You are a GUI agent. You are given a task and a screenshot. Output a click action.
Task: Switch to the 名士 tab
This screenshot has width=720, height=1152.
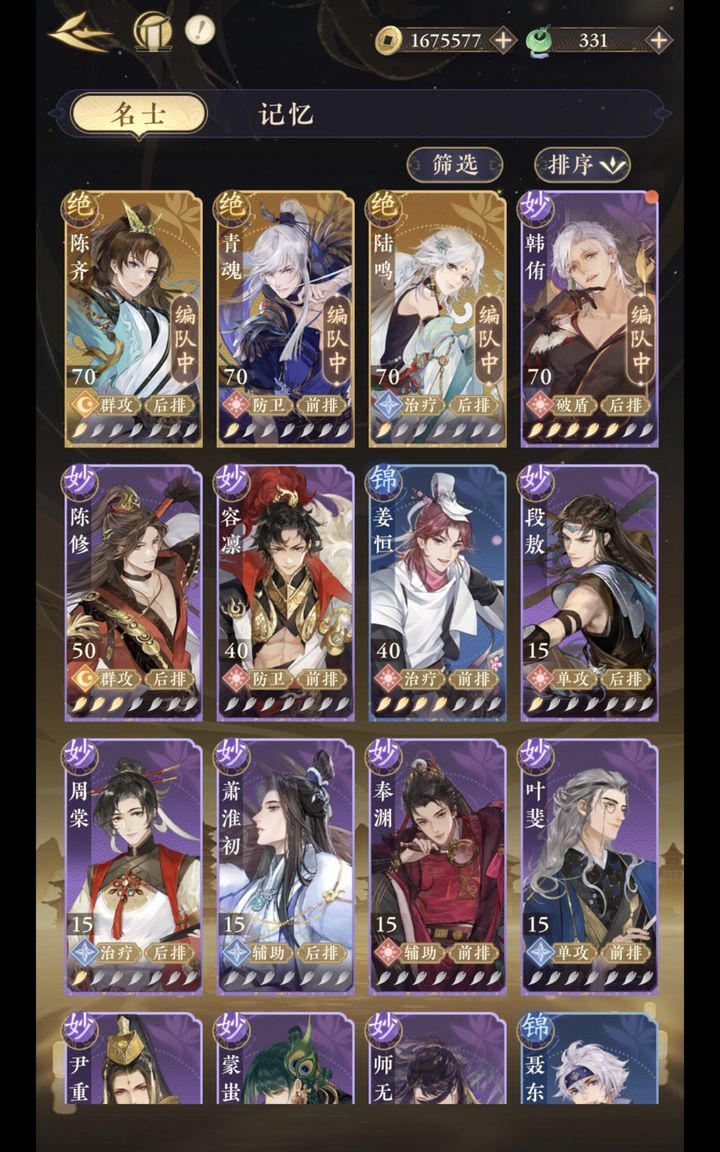138,113
